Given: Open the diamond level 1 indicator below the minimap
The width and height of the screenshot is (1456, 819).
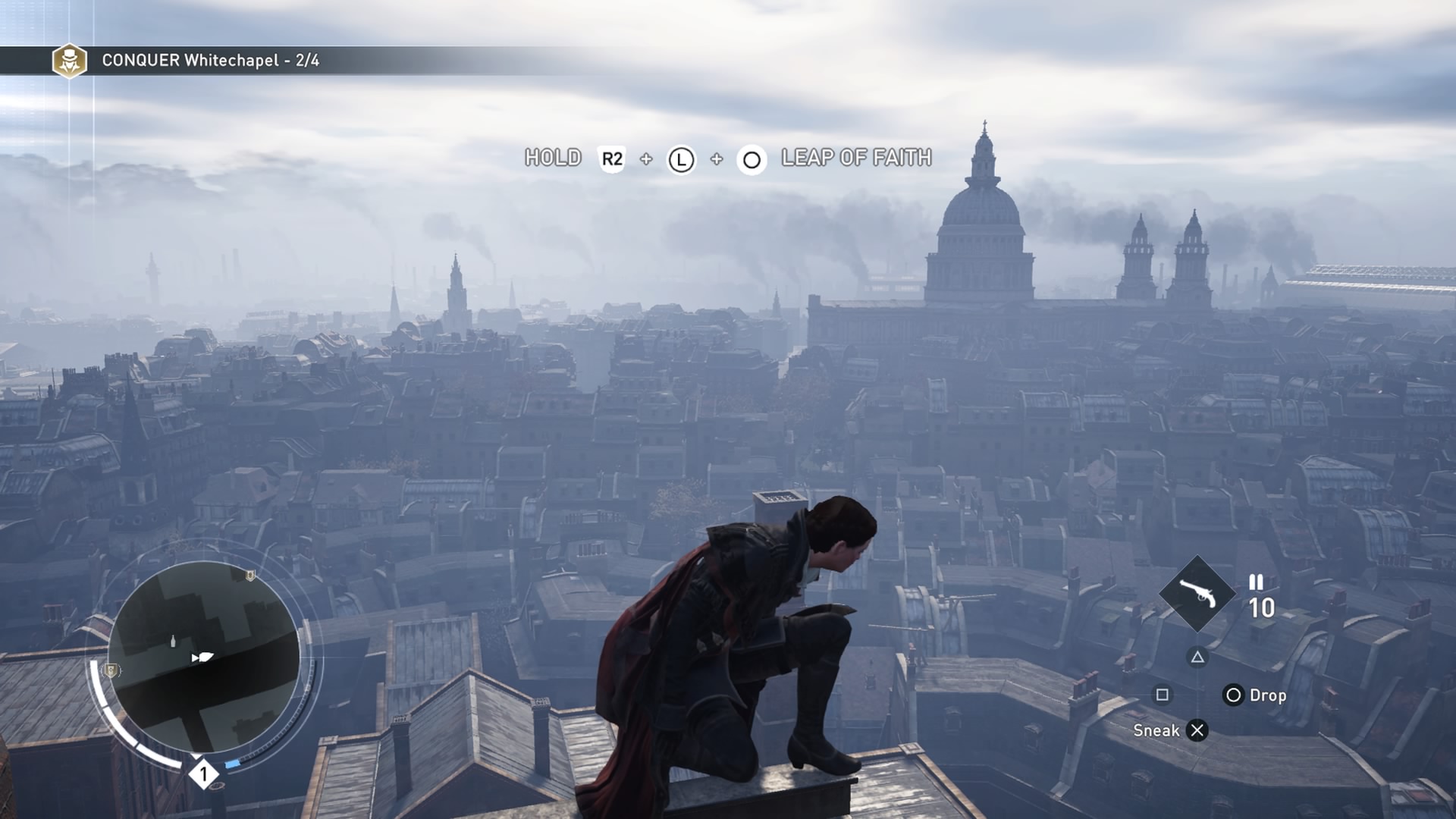Looking at the screenshot, I should click(x=203, y=774).
